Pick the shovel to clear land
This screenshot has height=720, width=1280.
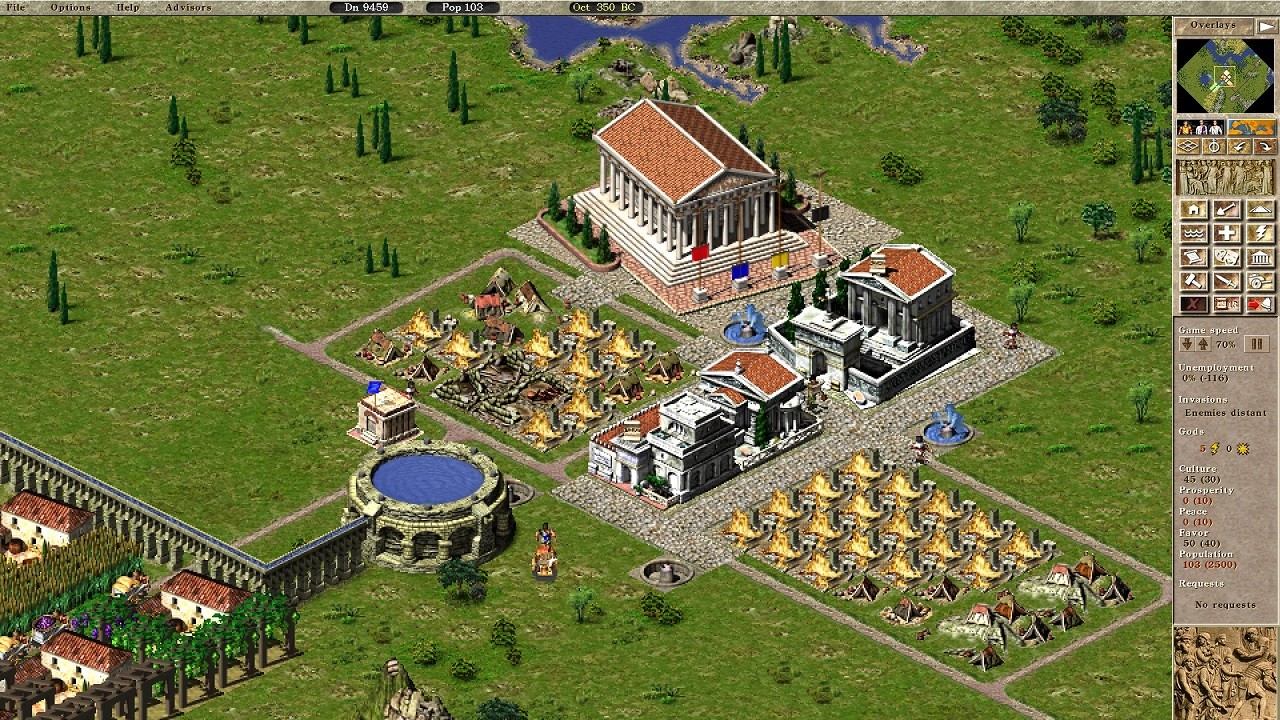pos(1227,210)
